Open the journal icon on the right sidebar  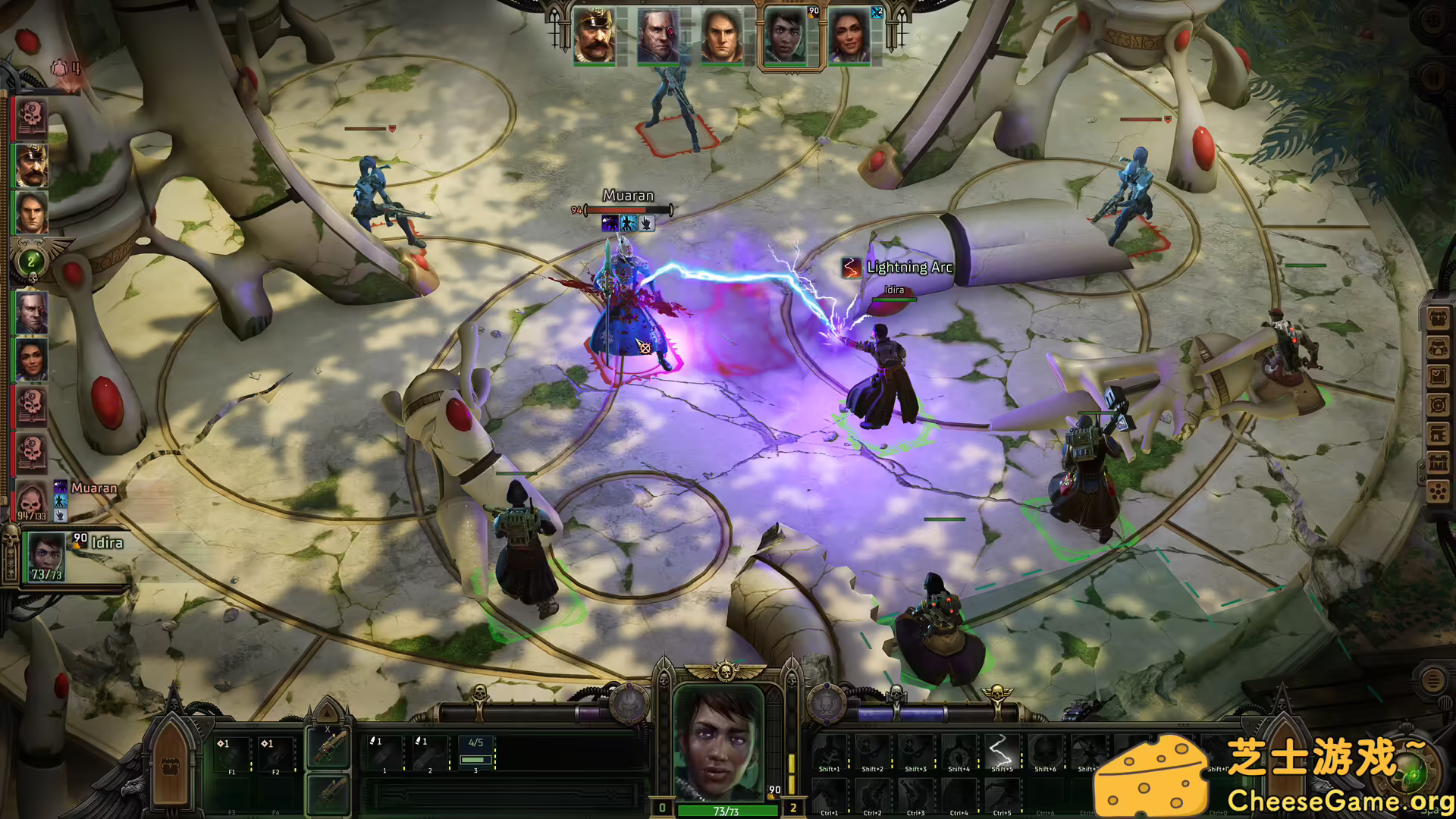coord(1438,375)
